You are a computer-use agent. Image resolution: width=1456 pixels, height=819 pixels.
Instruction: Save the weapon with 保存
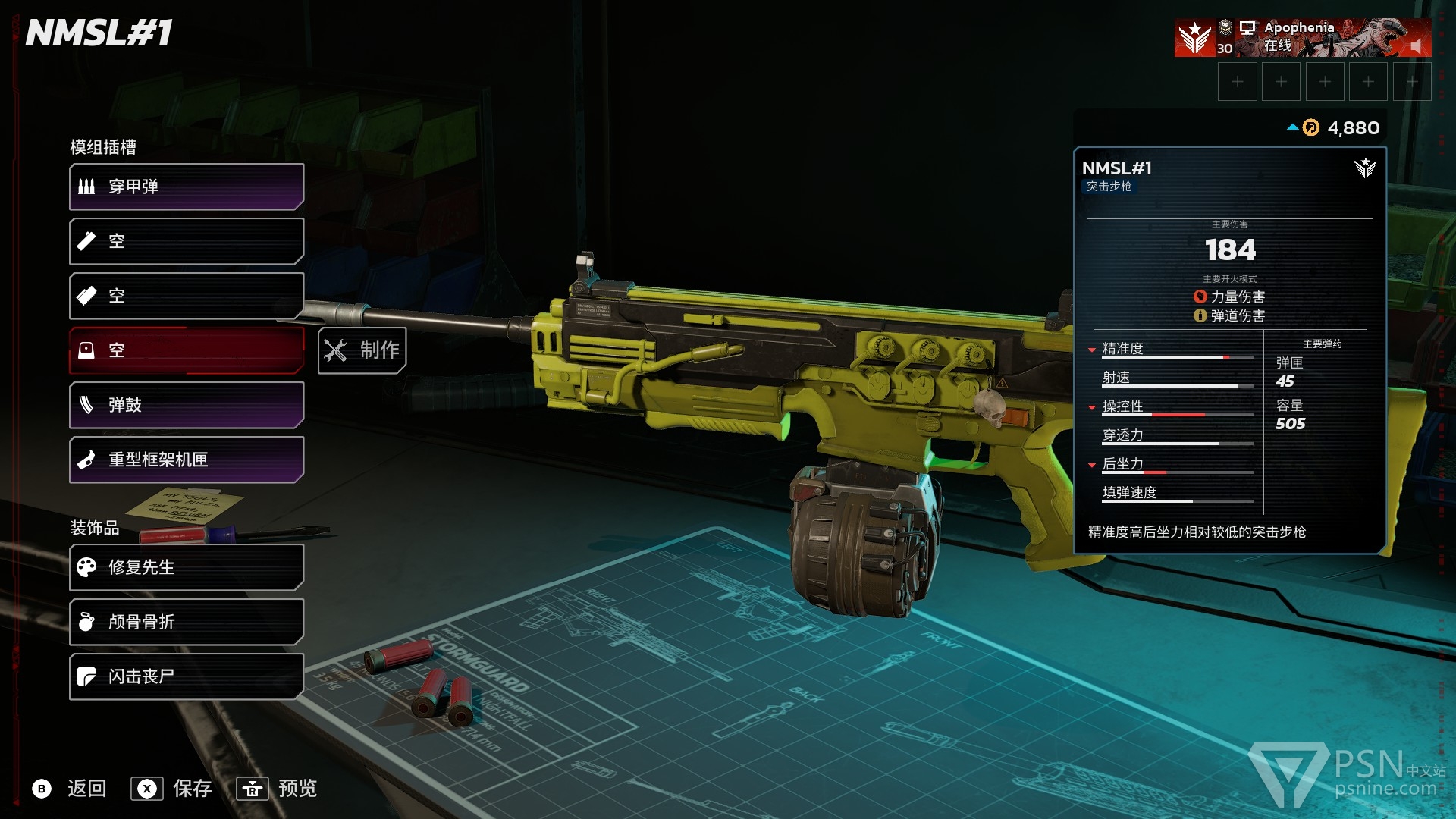172,789
